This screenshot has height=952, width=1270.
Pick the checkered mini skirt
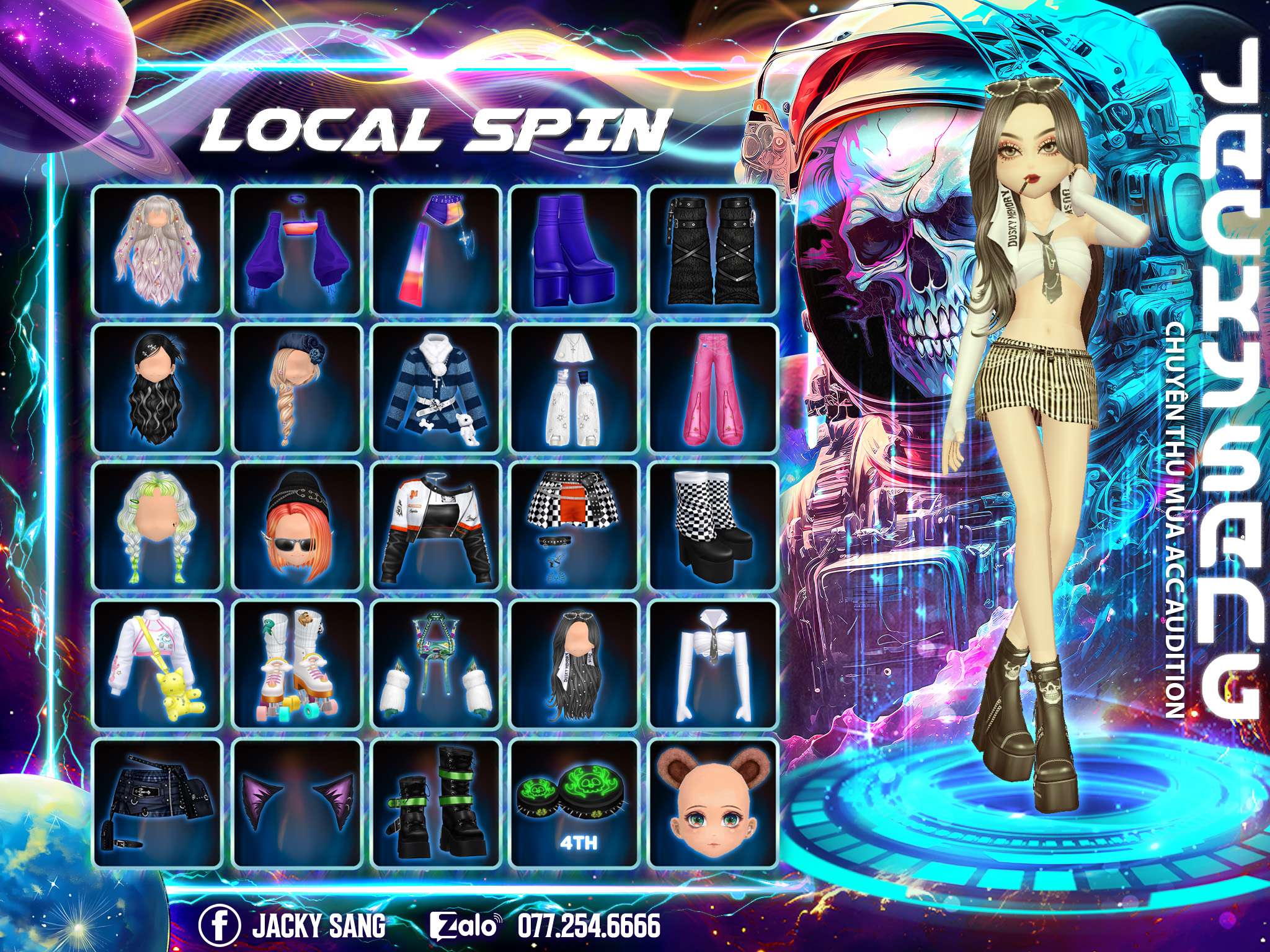point(574,526)
